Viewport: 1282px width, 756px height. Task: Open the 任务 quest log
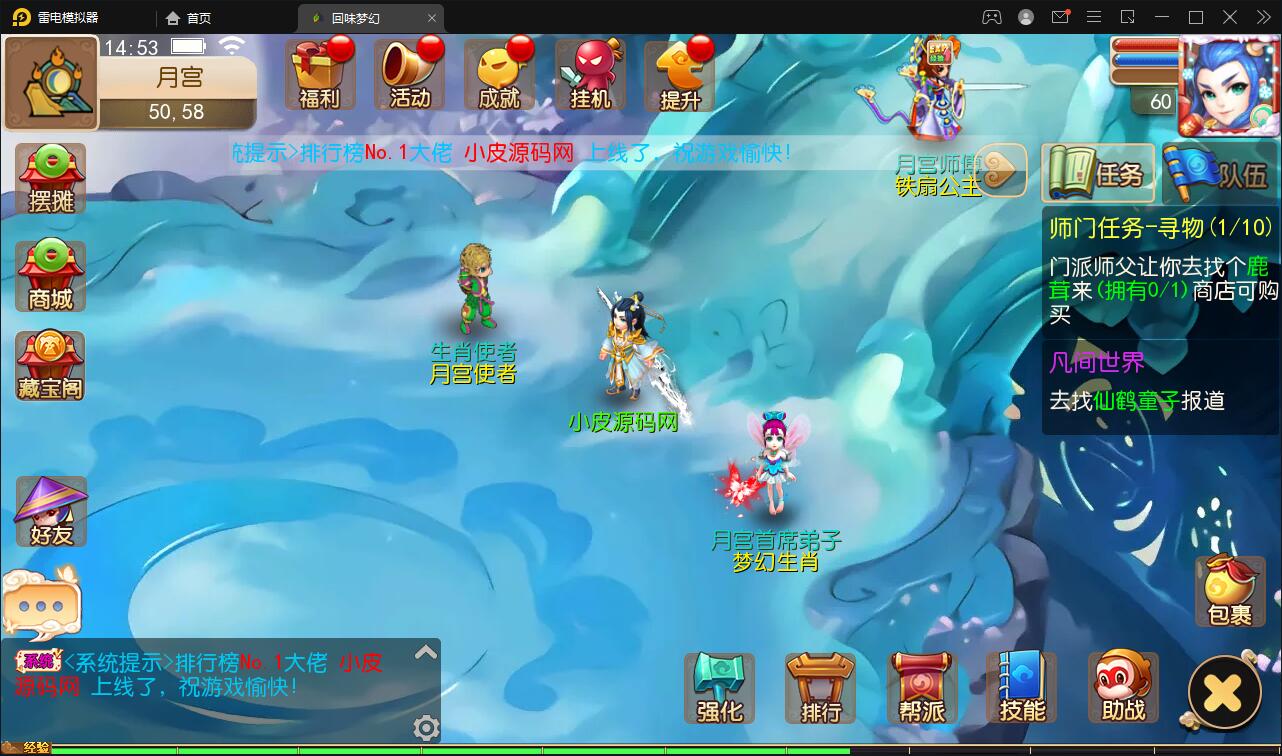[1098, 173]
